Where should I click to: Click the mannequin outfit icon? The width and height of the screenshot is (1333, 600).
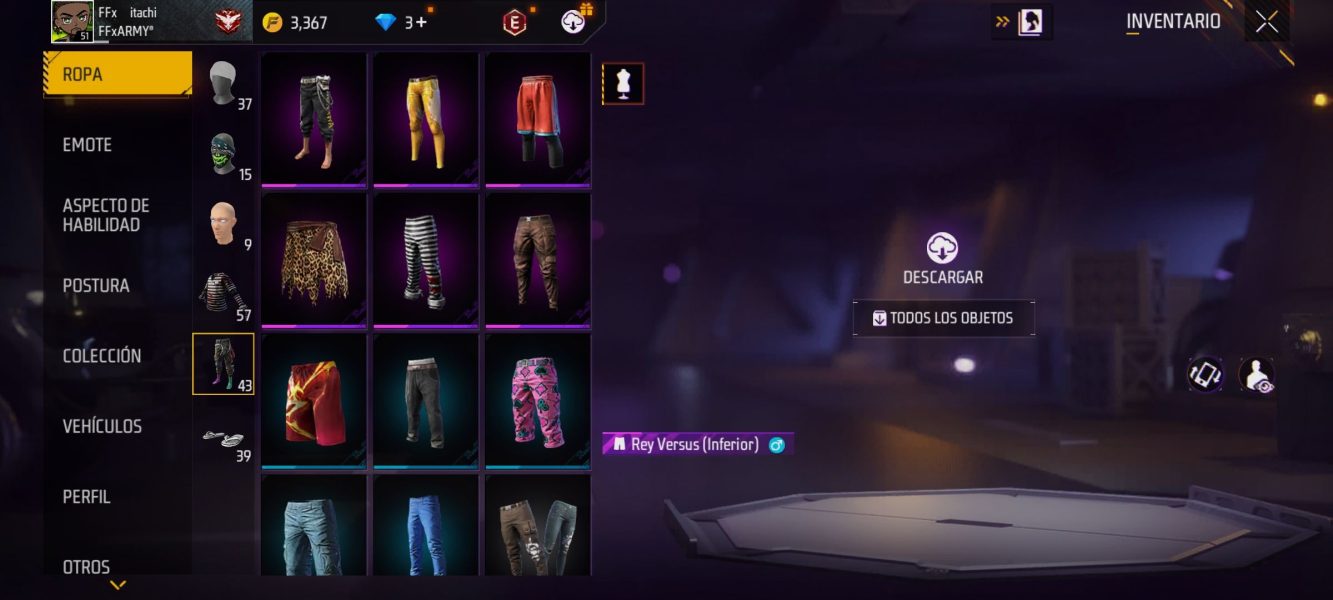pyautogui.click(x=623, y=84)
